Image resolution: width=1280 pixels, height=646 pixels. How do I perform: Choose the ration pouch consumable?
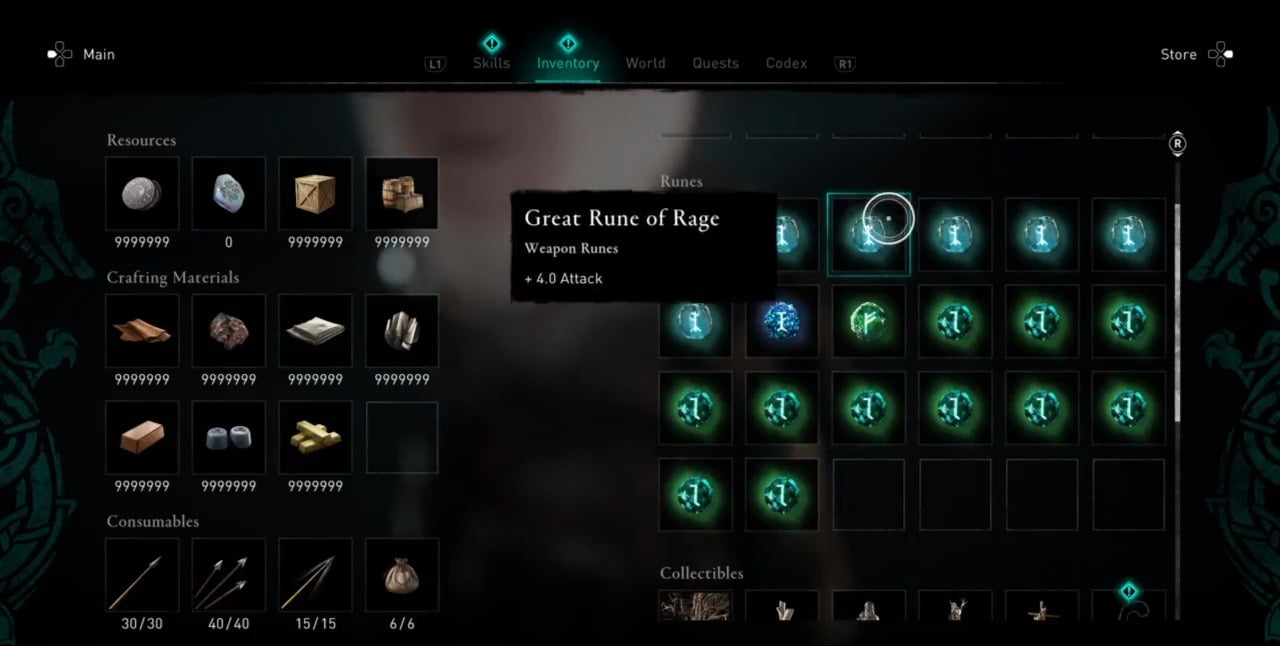coord(402,574)
